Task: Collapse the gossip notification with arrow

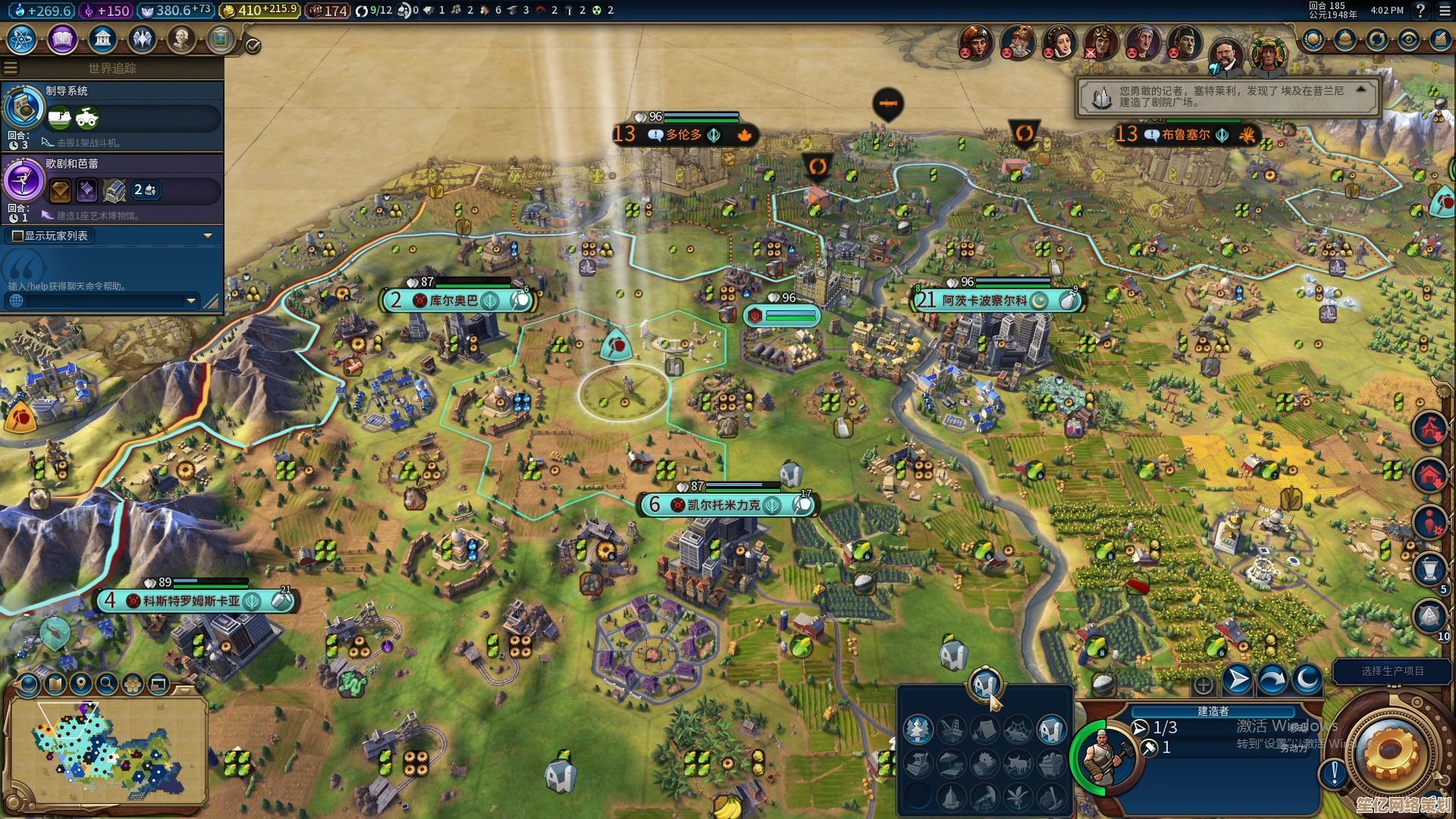Action: (1361, 89)
